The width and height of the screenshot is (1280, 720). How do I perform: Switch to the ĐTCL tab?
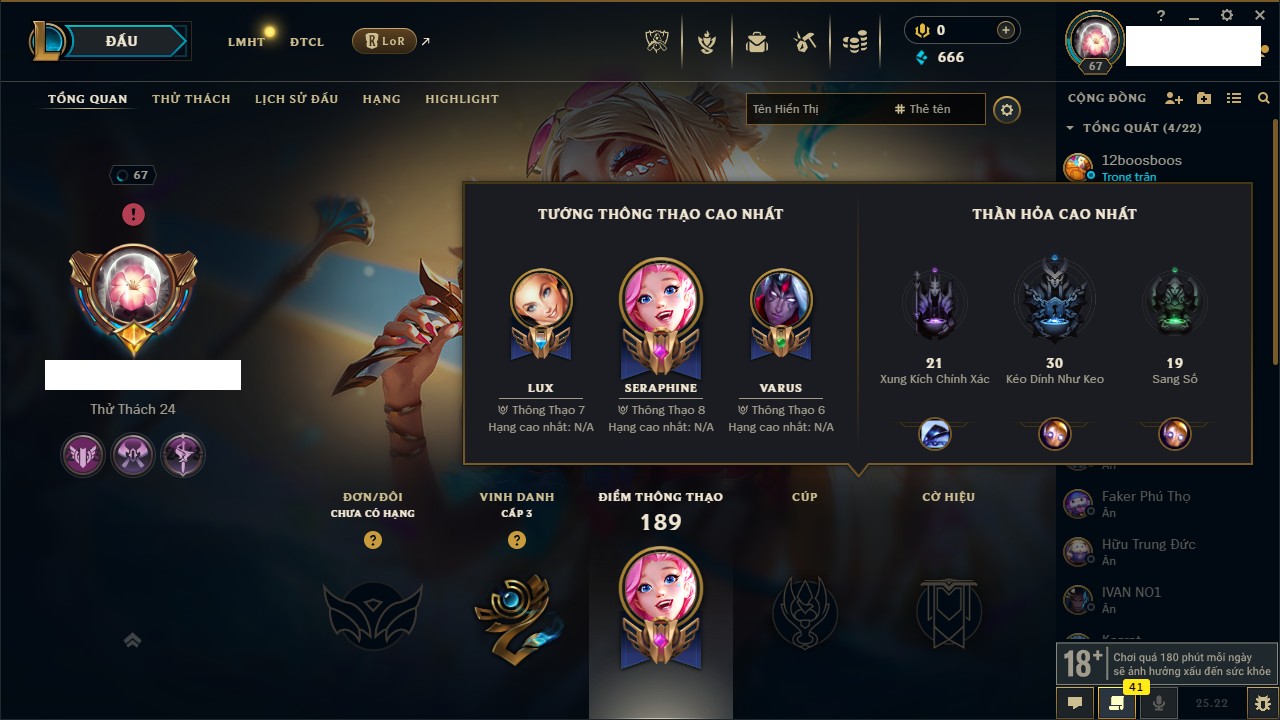click(x=307, y=42)
